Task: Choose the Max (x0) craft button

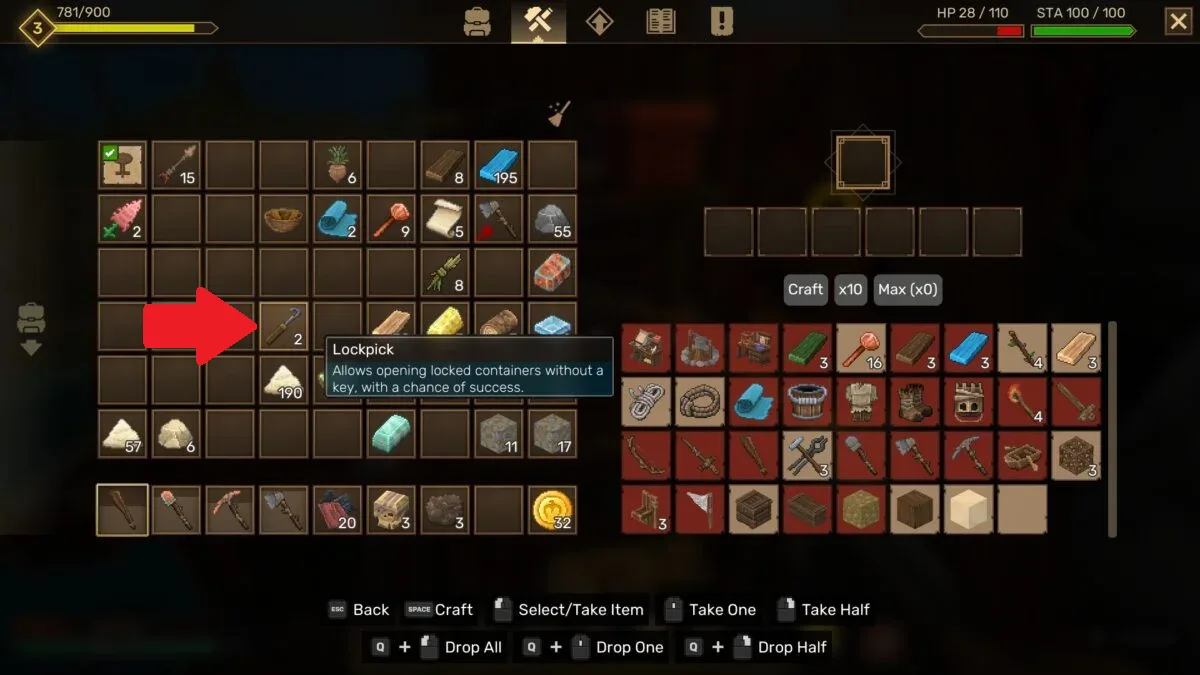Action: pyautogui.click(x=908, y=290)
